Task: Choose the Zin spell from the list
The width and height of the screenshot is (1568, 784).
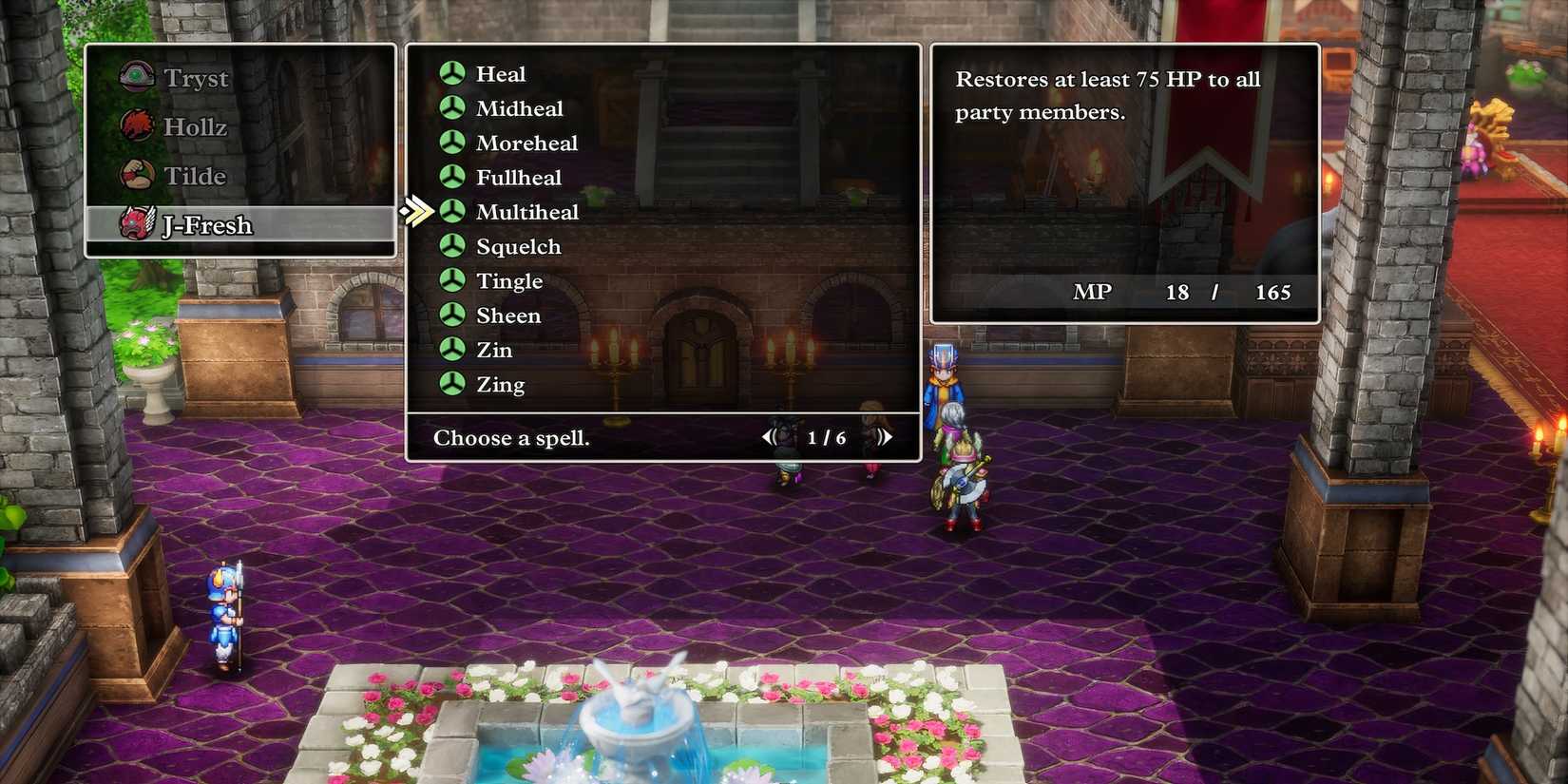Action: [x=493, y=350]
